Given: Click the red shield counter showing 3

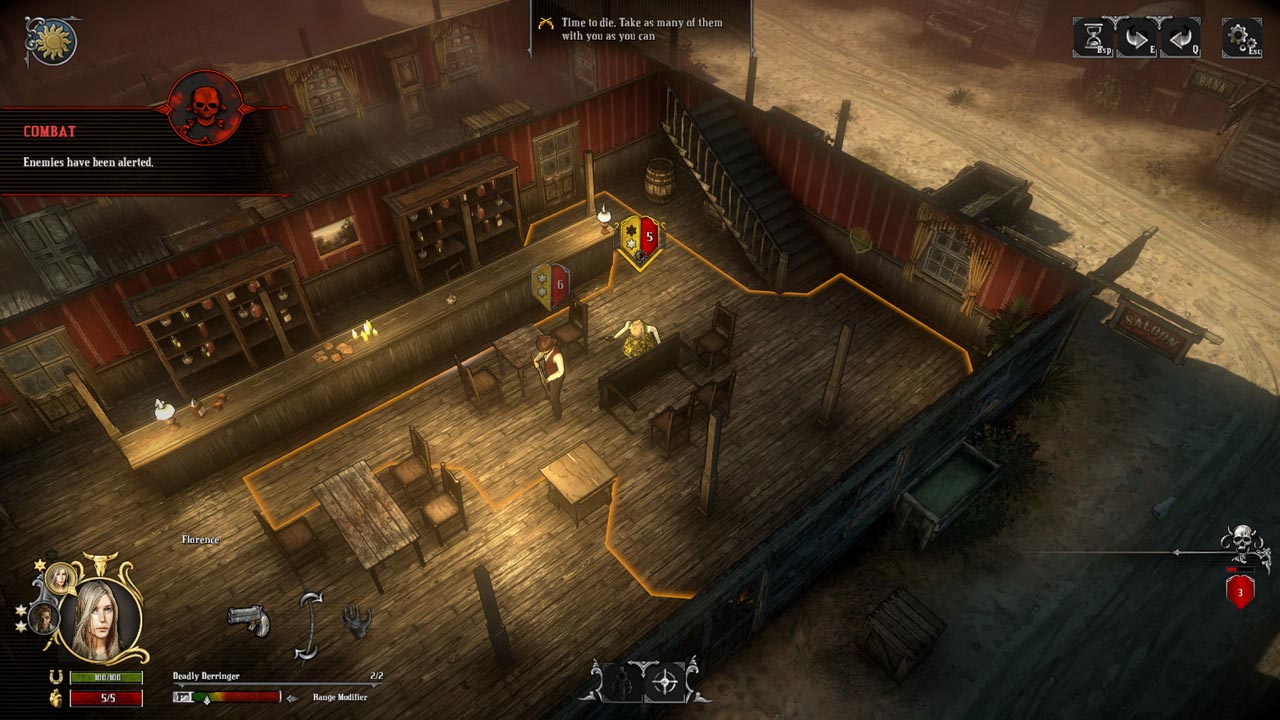Looking at the screenshot, I should pos(1240,591).
